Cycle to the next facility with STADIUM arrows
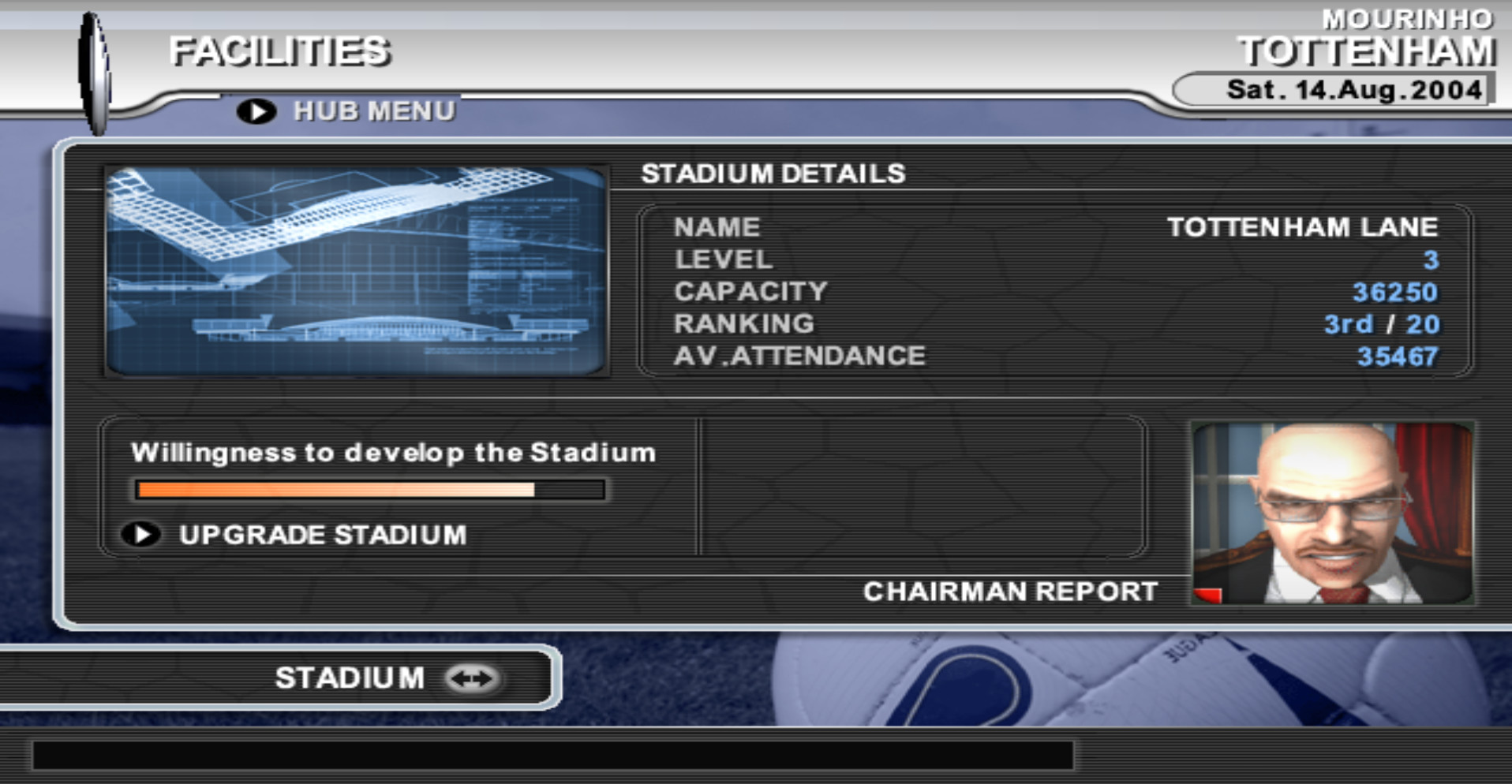 point(472,677)
